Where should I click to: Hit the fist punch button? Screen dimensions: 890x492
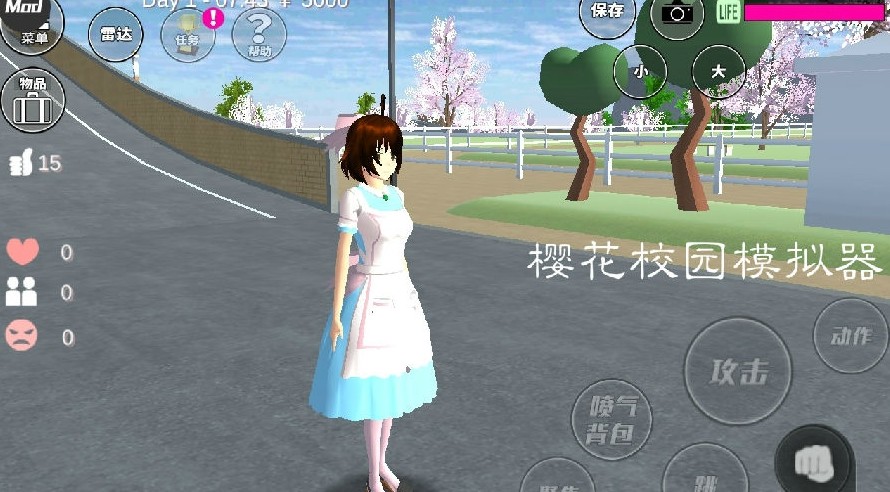[x=813, y=461]
